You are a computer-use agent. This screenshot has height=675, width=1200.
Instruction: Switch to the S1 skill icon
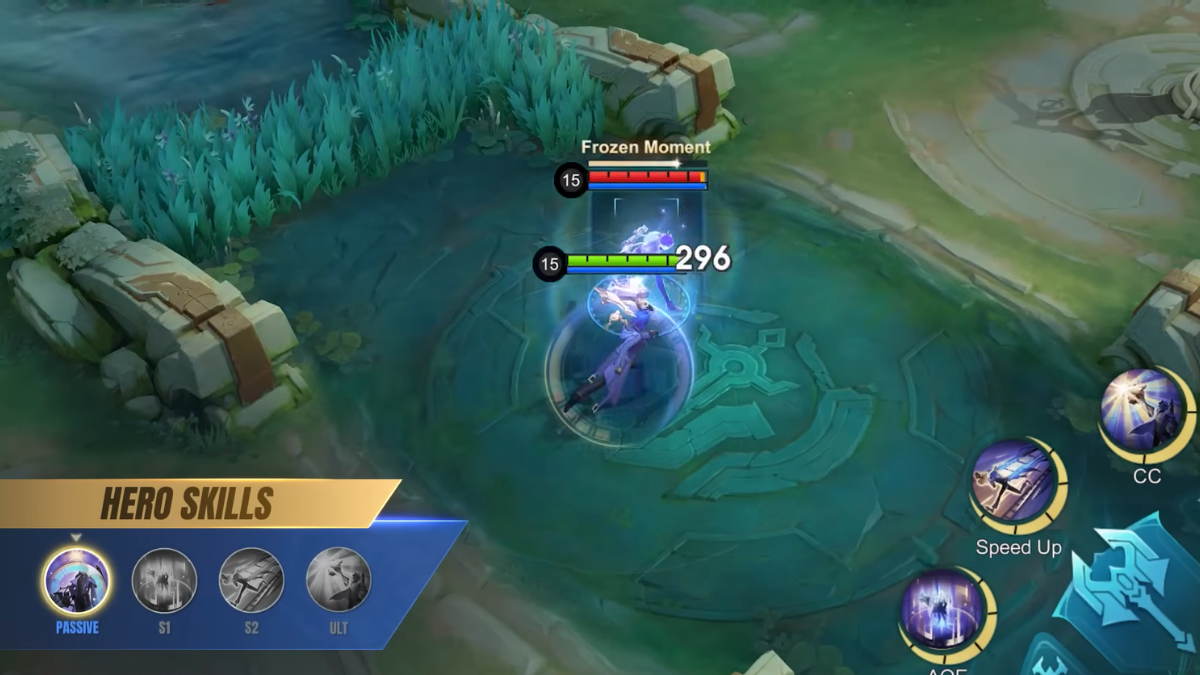click(164, 581)
